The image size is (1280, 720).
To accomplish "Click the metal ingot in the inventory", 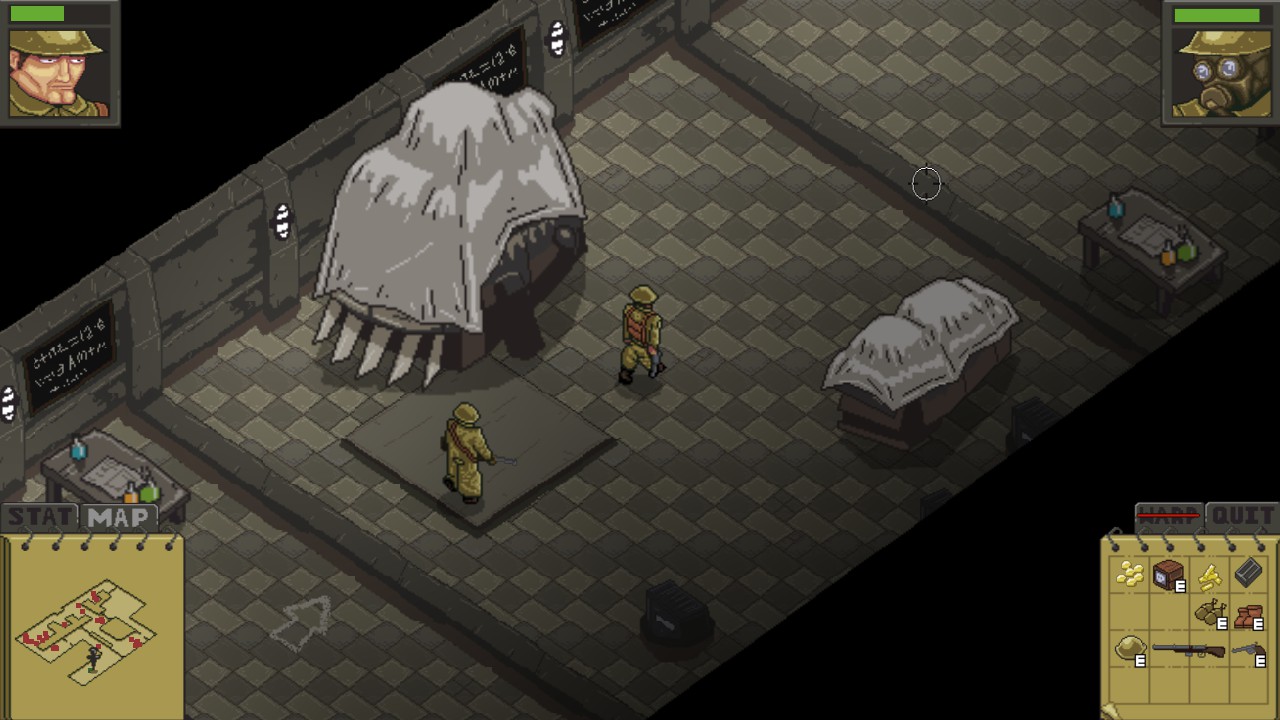I will [1247, 574].
